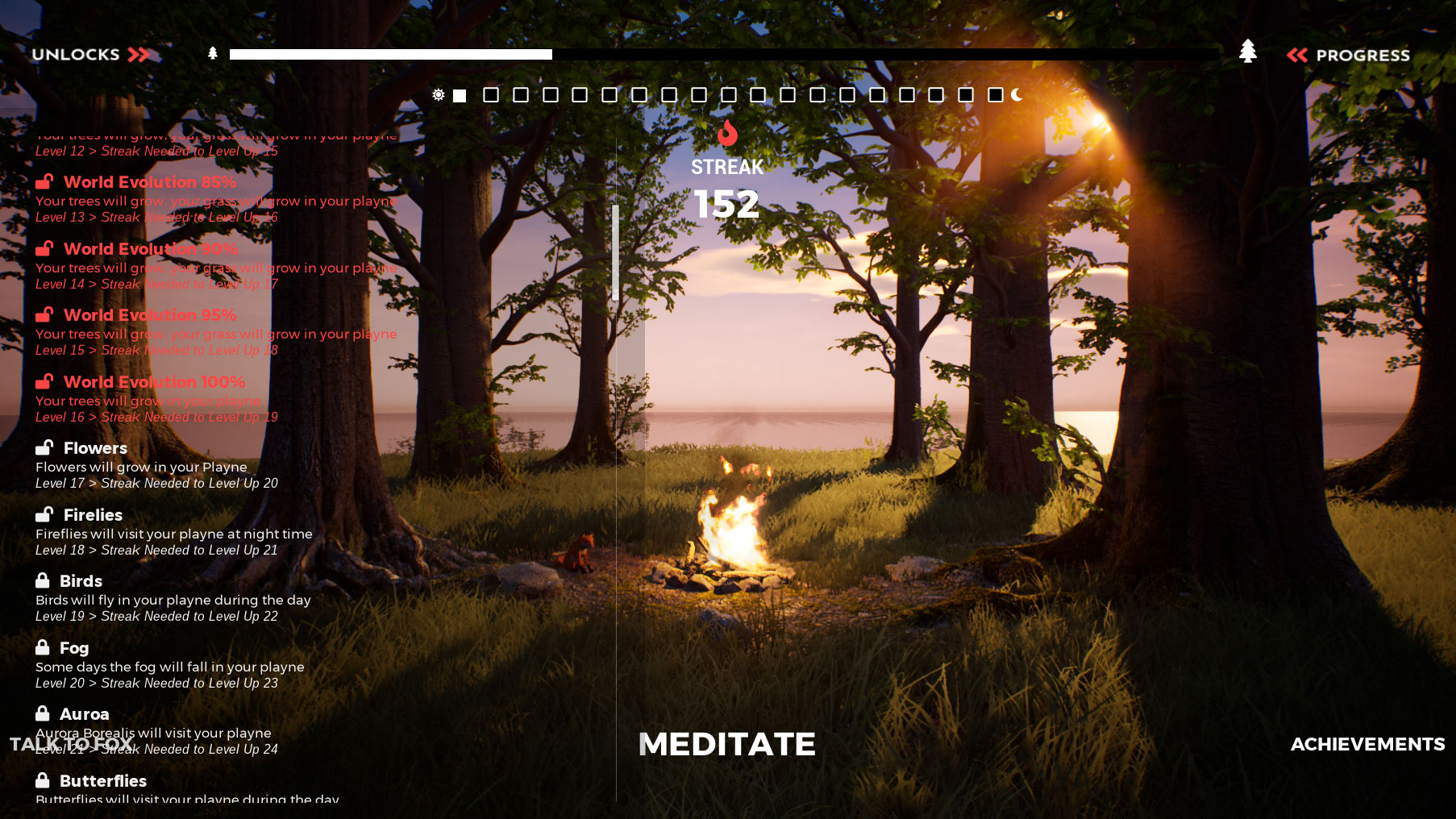Click the unlocked padlock beside Fireflies
This screenshot has width=1456, height=819.
pyautogui.click(x=44, y=513)
